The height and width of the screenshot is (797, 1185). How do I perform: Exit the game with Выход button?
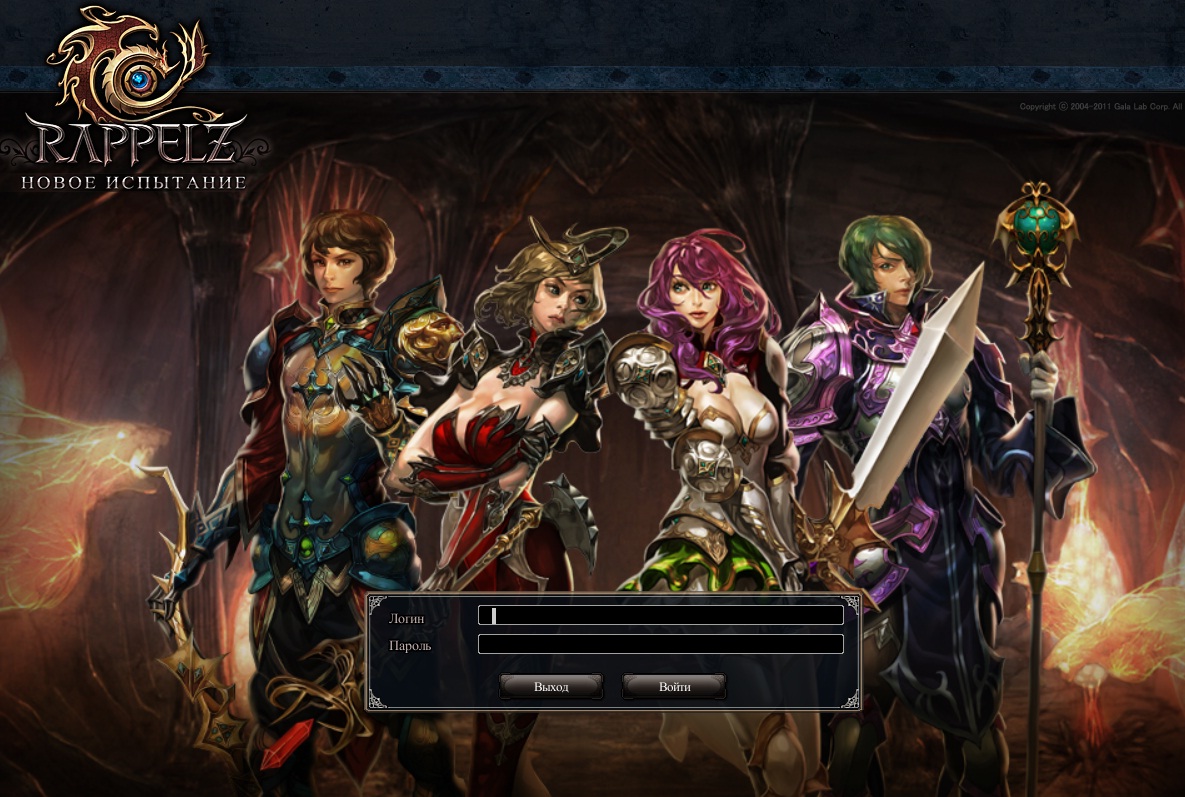(x=551, y=687)
